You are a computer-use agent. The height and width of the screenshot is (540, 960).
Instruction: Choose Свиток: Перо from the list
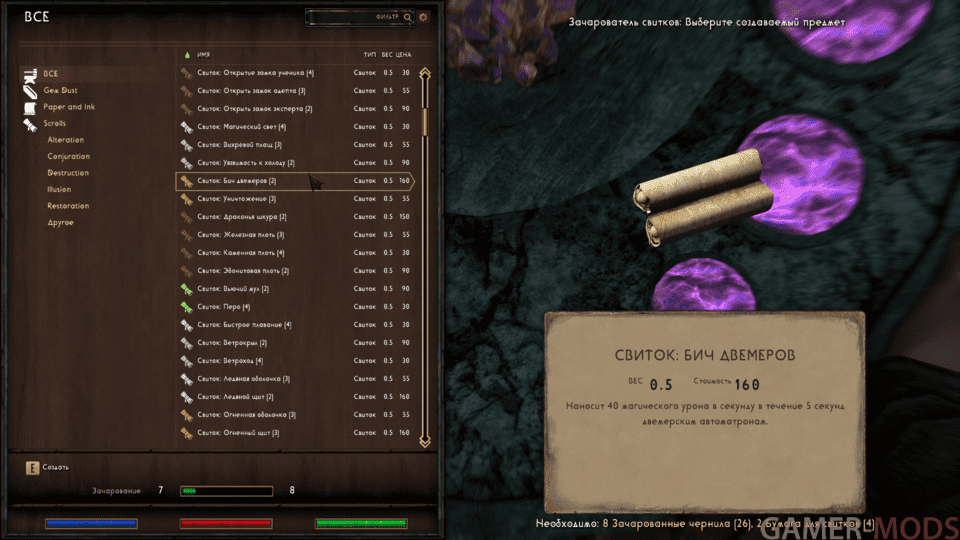[220, 307]
